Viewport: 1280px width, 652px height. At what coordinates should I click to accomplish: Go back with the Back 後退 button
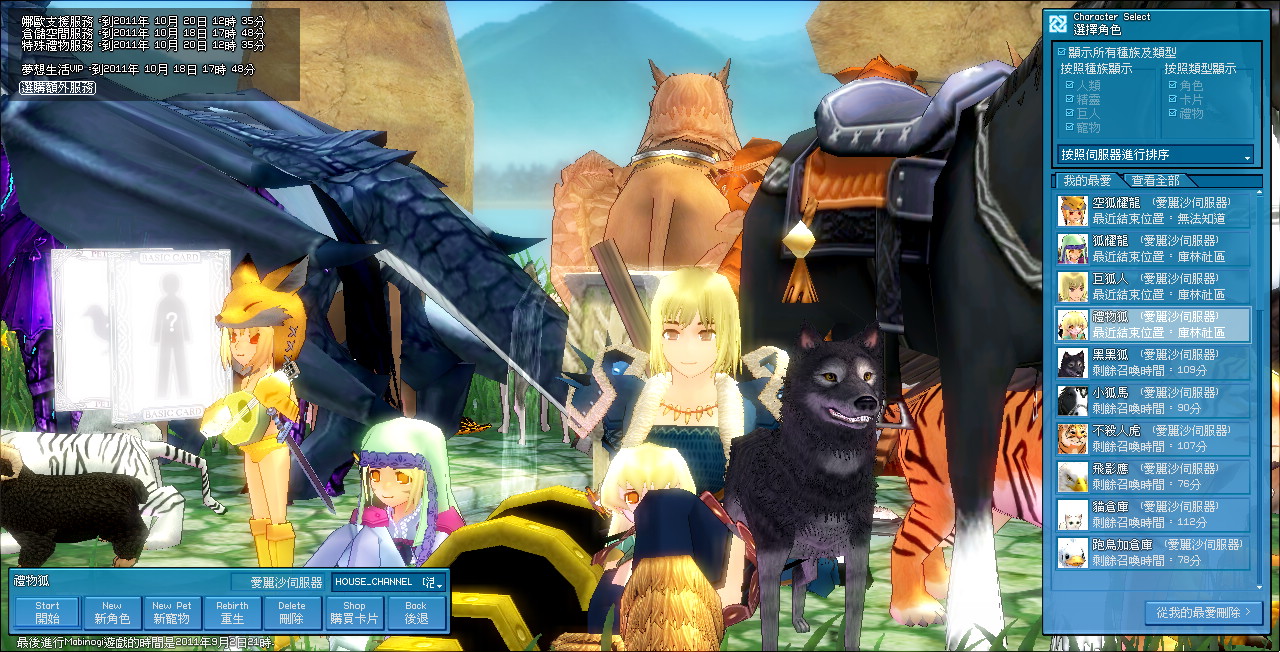point(416,613)
